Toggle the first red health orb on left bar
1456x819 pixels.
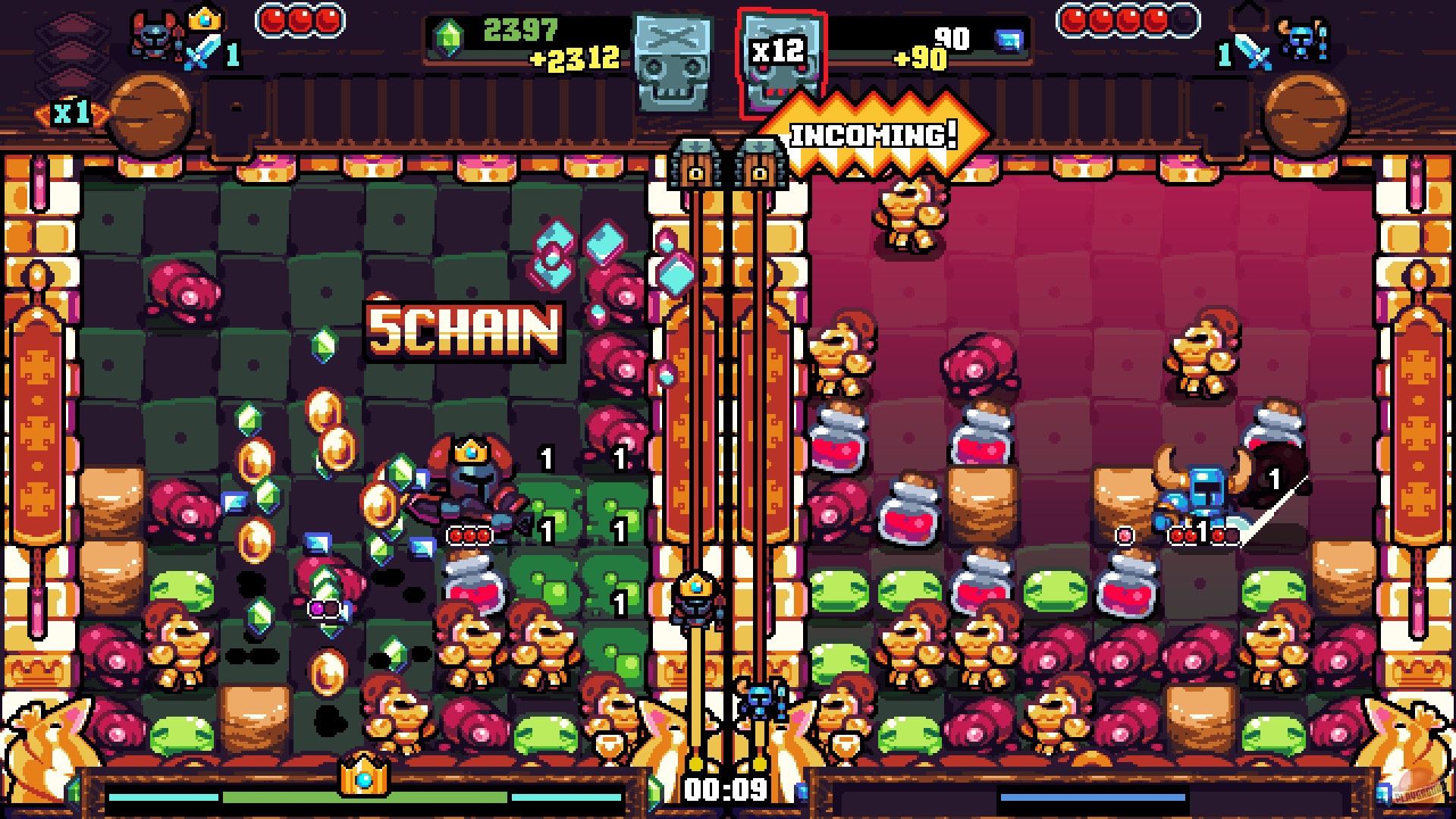coord(272,20)
